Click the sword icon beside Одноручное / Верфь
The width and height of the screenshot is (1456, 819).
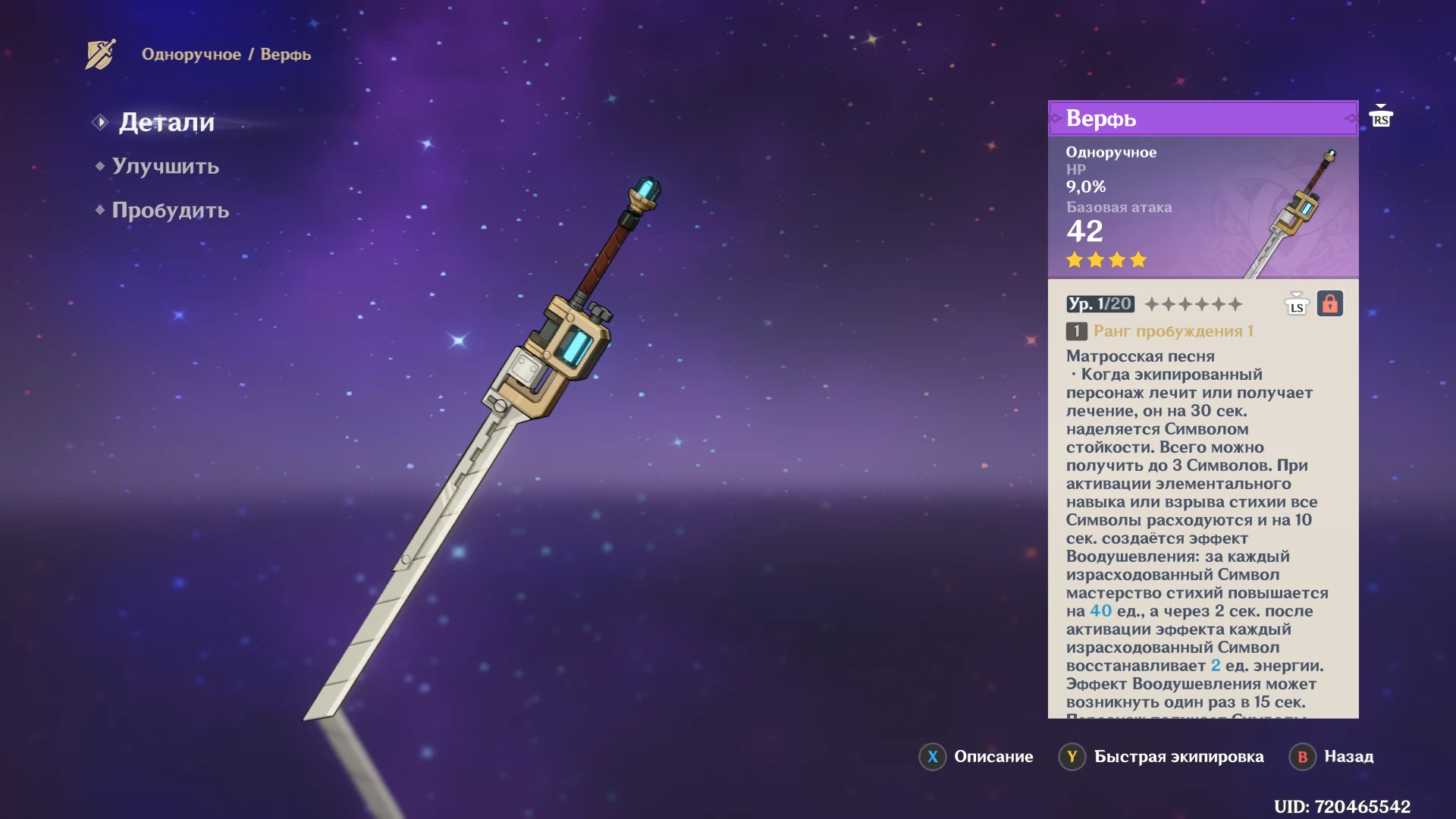tap(100, 55)
